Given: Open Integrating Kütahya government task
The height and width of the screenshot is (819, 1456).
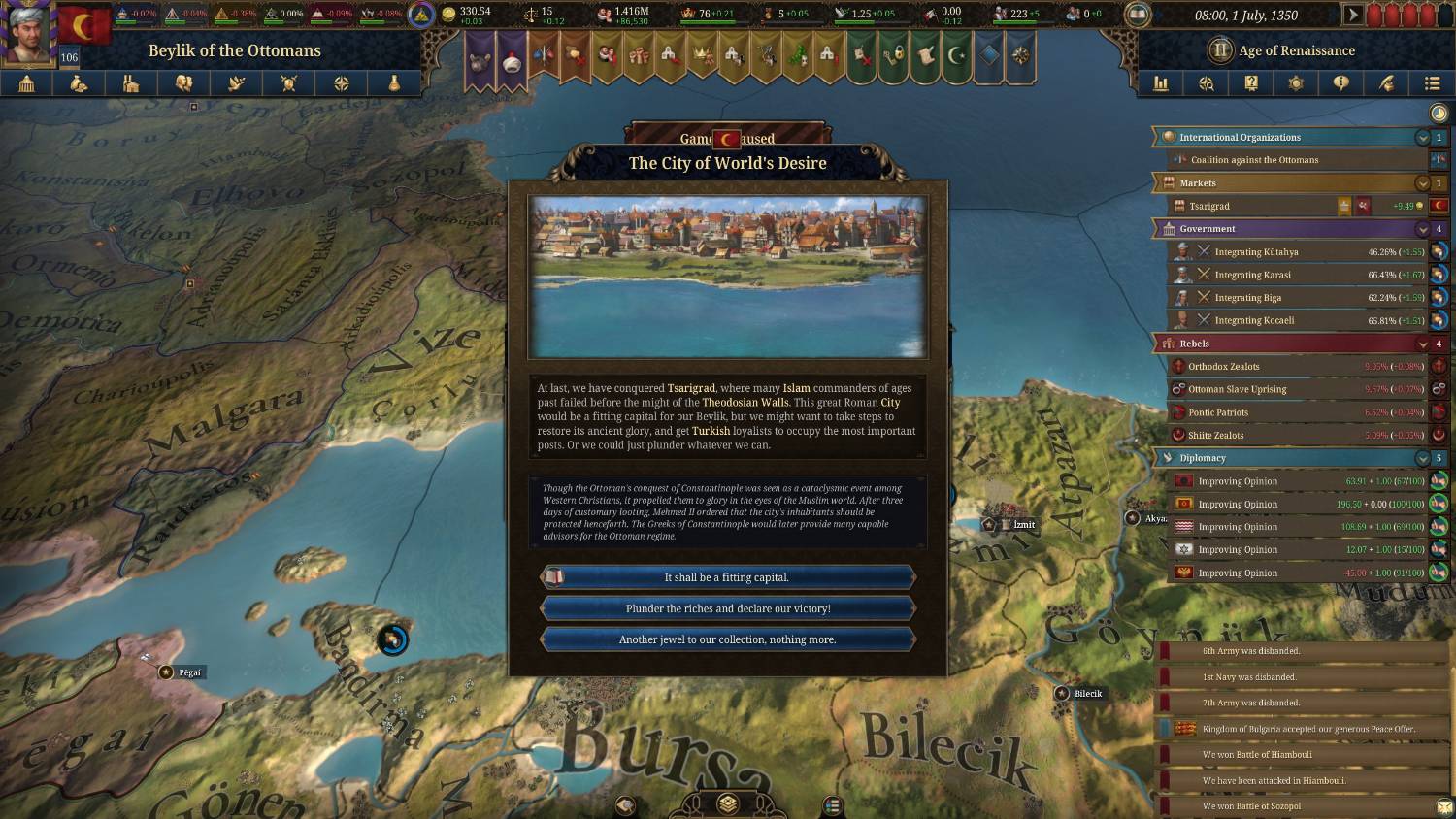Looking at the screenshot, I should pyautogui.click(x=1256, y=252).
